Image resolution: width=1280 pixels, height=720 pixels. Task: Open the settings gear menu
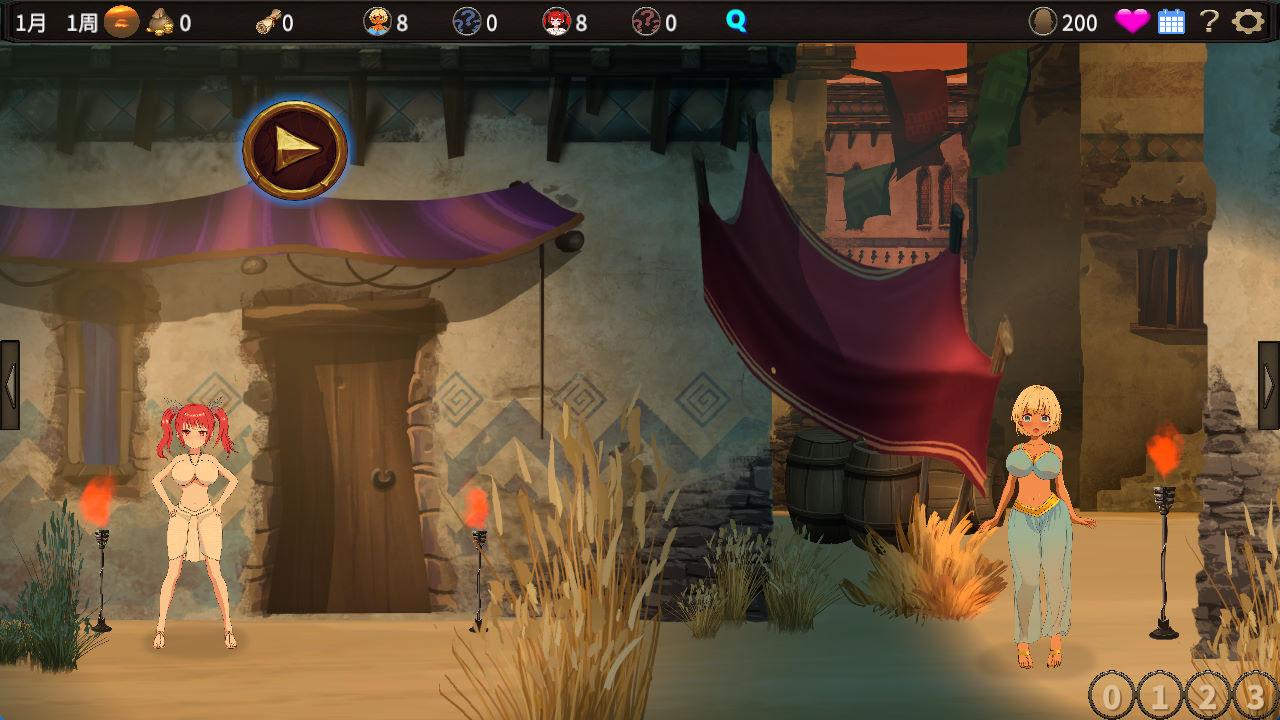click(x=1247, y=22)
